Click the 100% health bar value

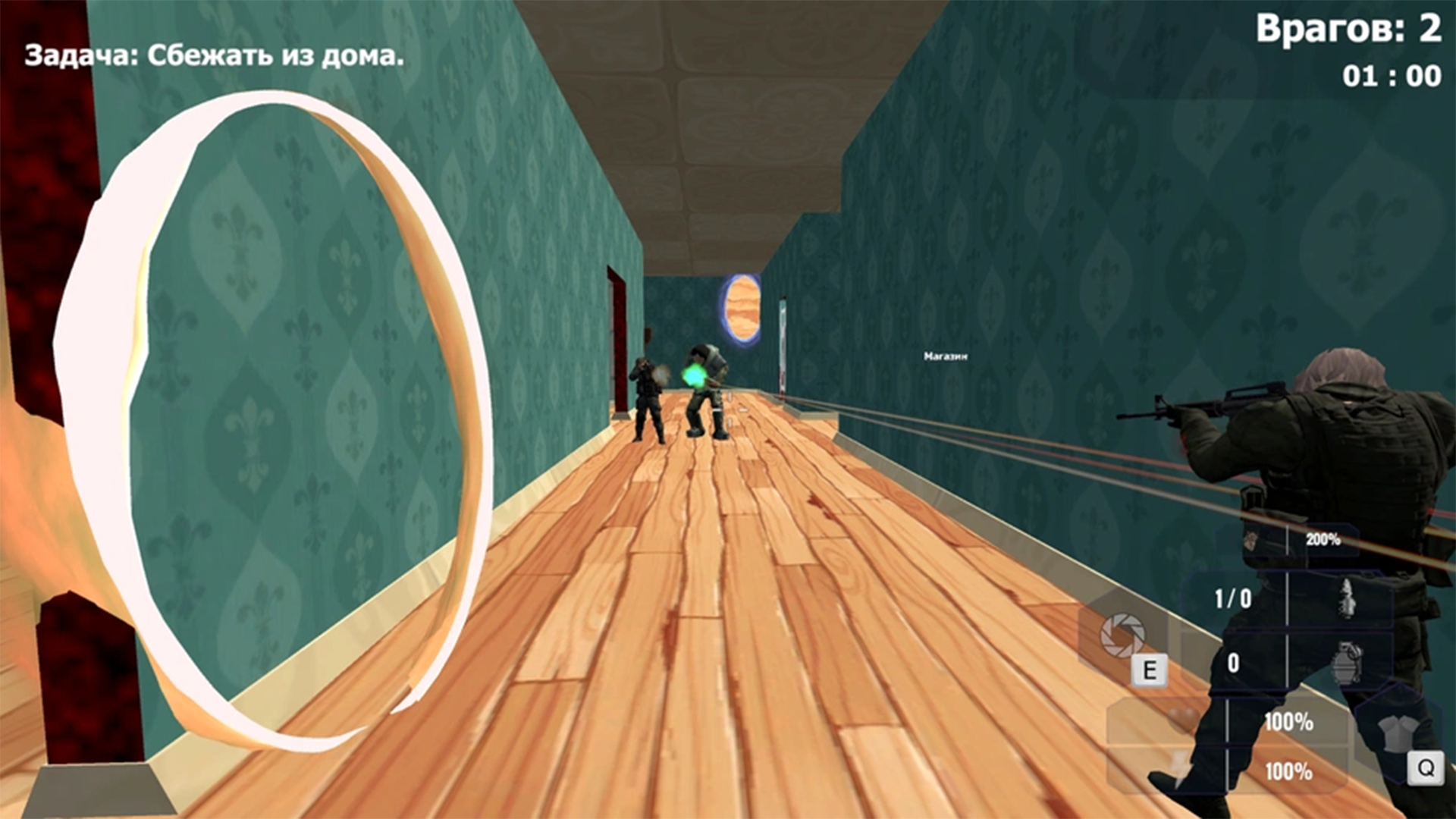1288,720
